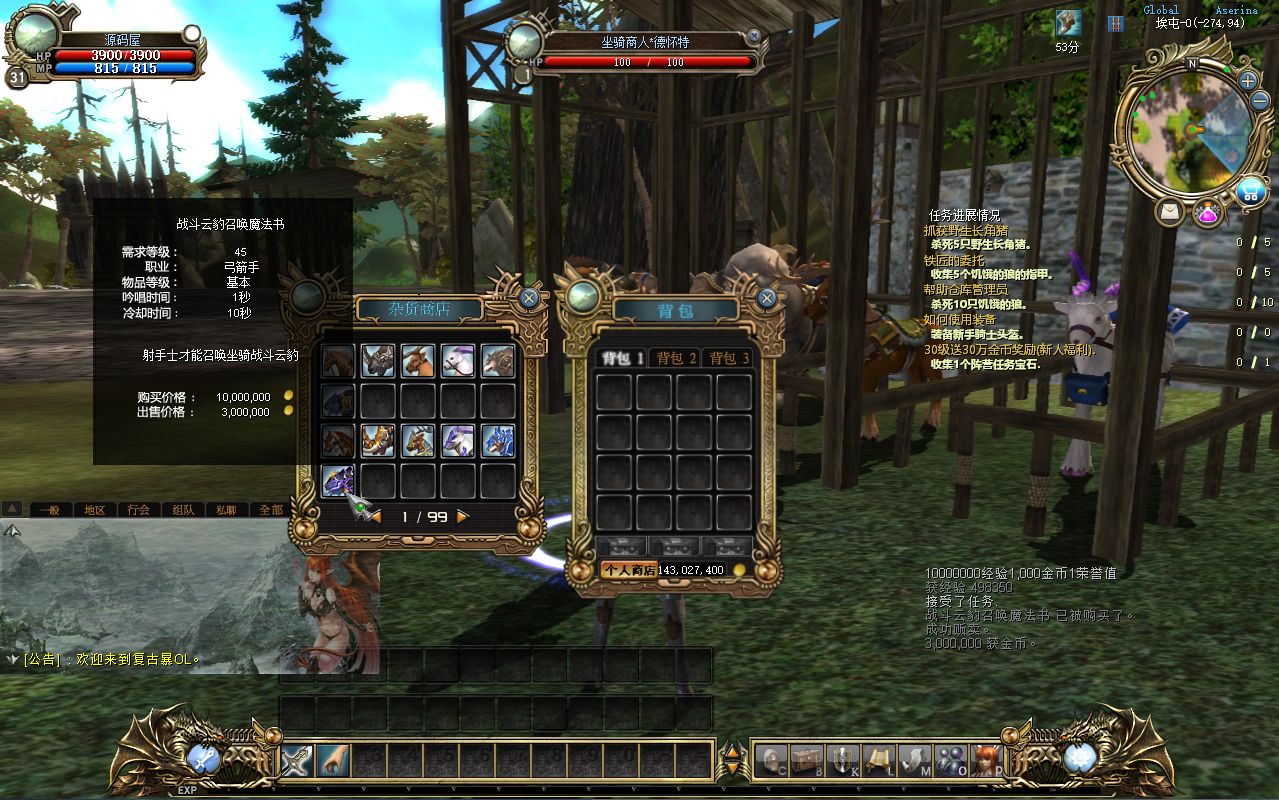Close the 背包 inventory window
This screenshot has width=1279, height=800.
[767, 297]
